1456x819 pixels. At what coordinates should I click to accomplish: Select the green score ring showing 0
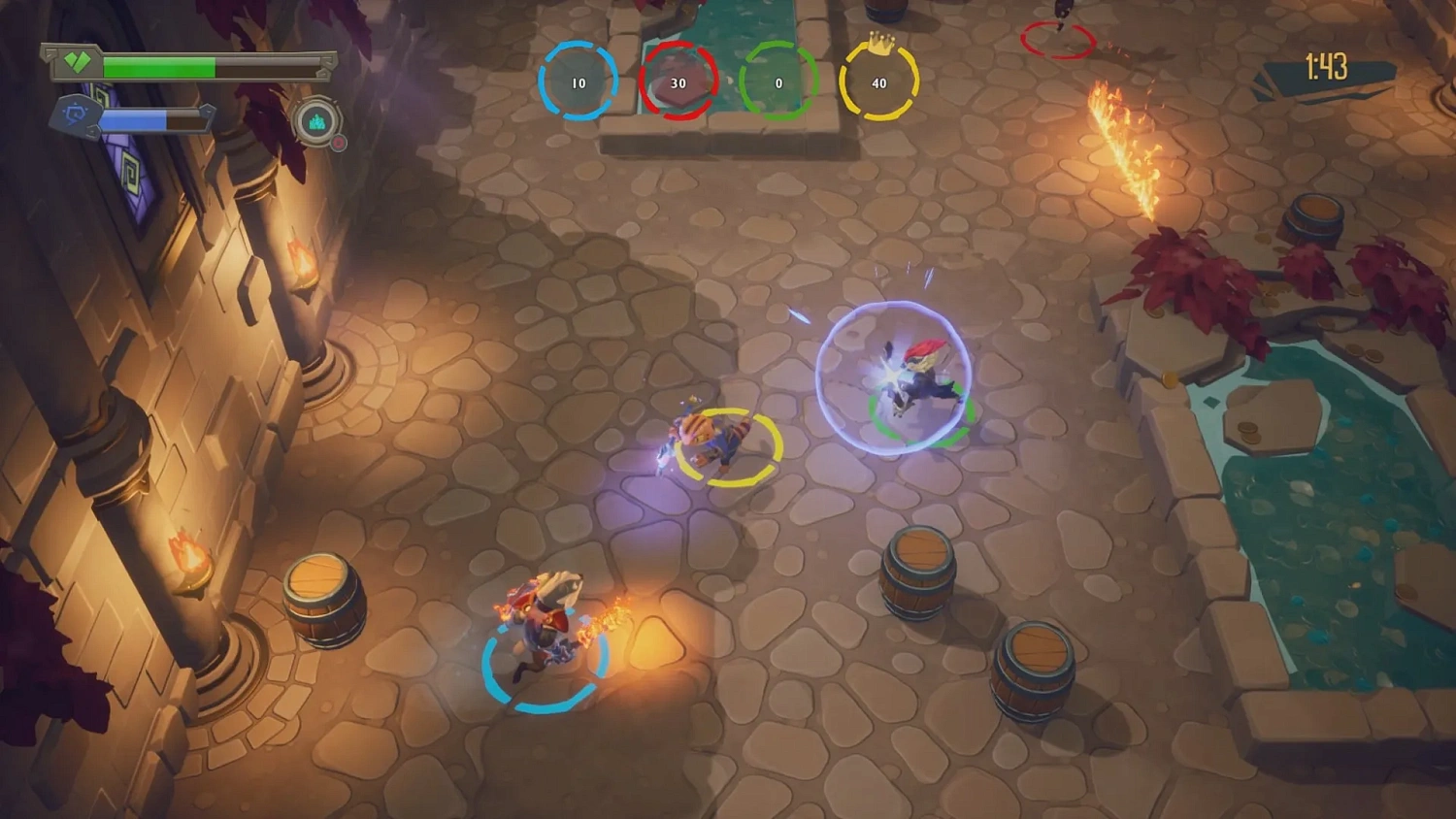point(778,83)
